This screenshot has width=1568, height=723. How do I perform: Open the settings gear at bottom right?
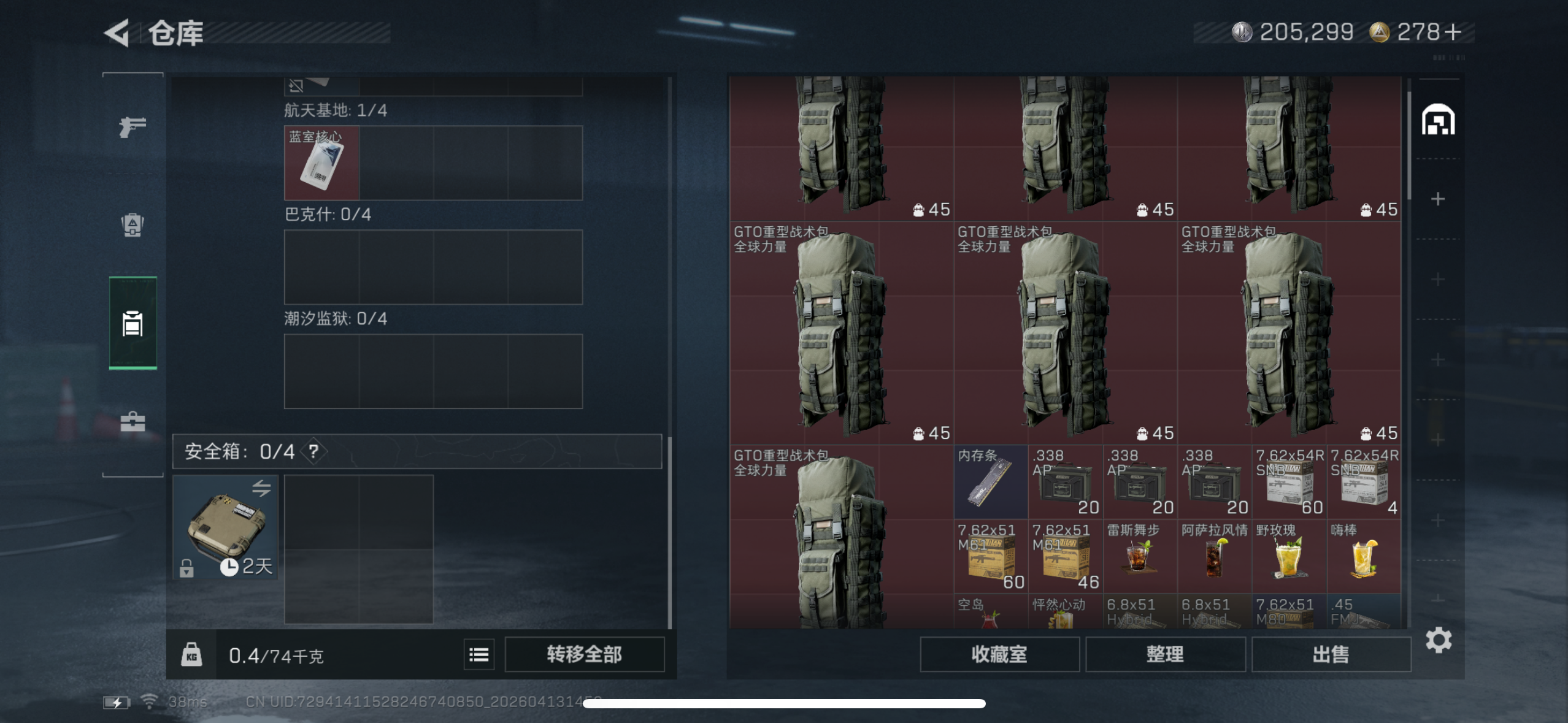point(1438,640)
